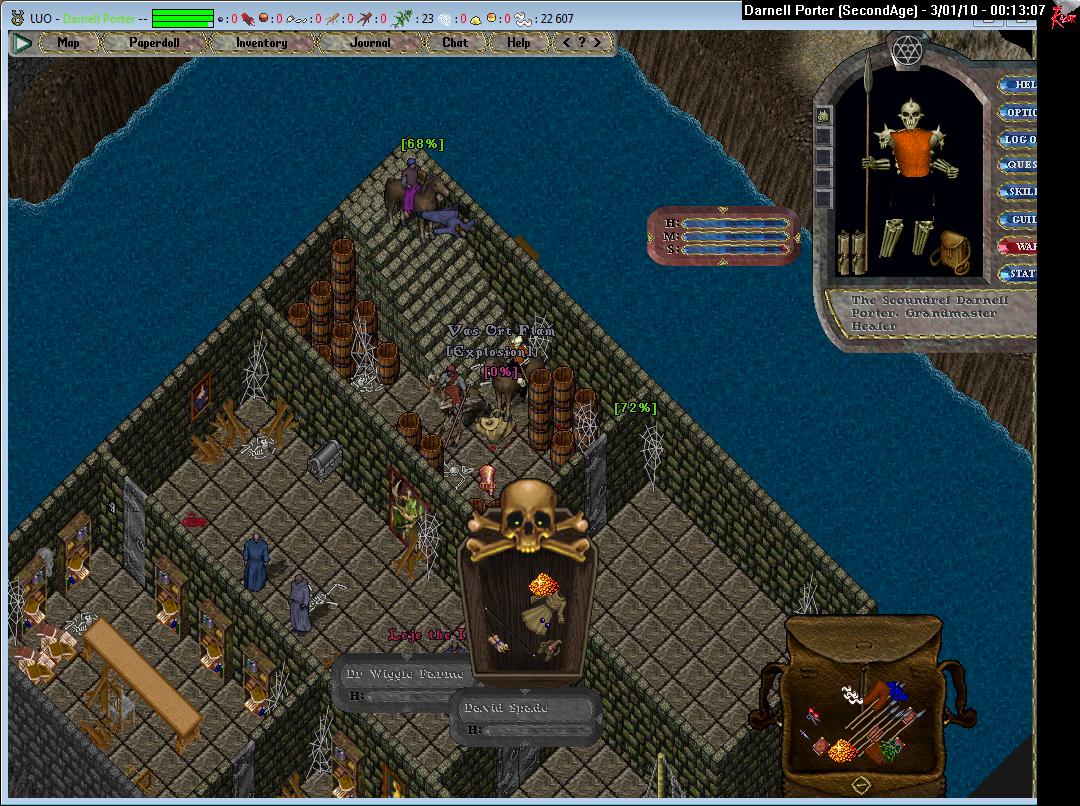
Task: Open the Quests button on the paperdoll
Action: 1018,165
